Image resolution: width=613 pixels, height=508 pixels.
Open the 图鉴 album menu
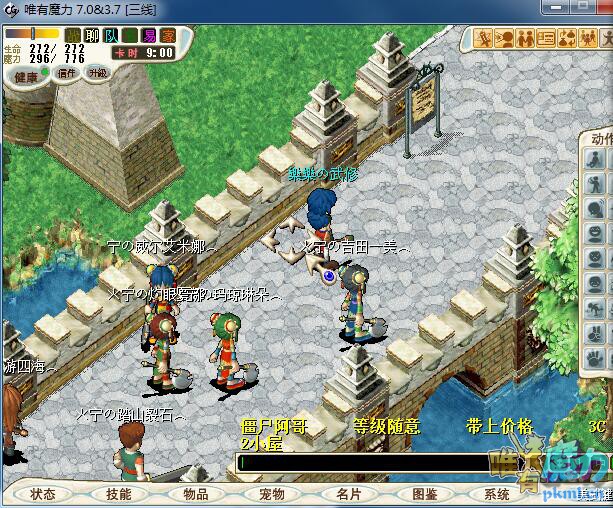pyautogui.click(x=424, y=494)
